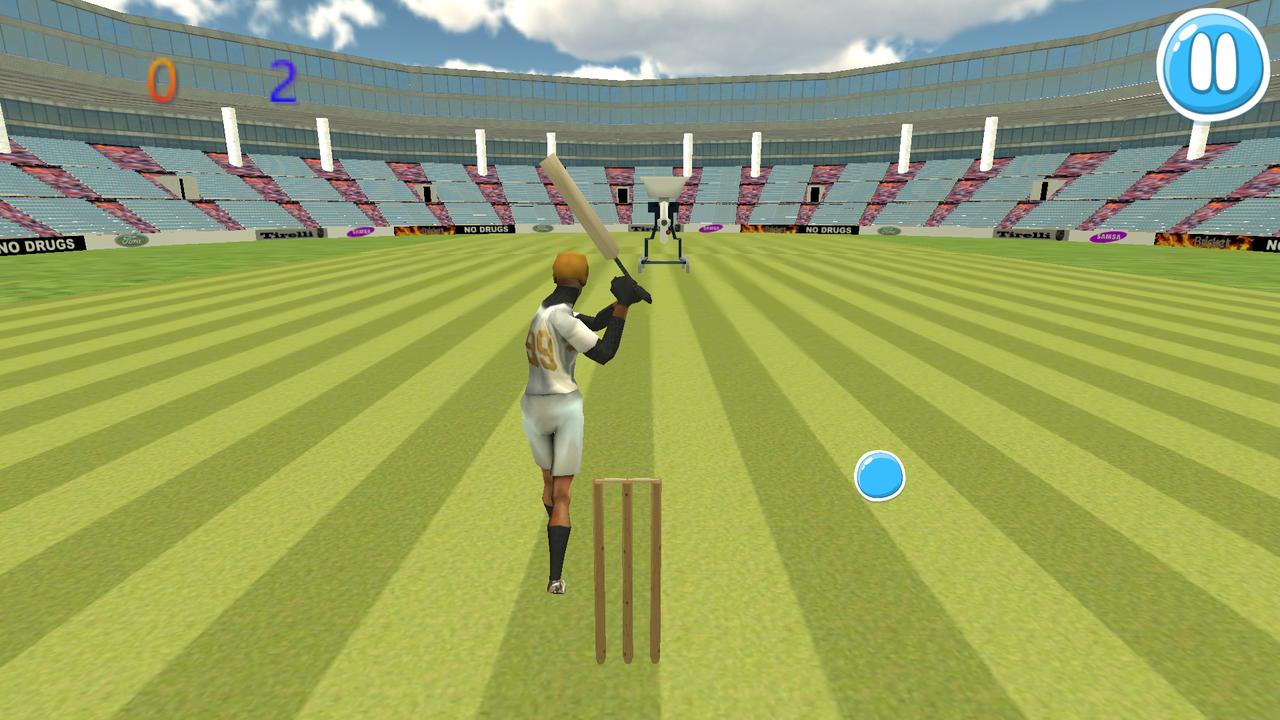Click the funnel feeder on the bowling machine
The image size is (1280, 720).
(663, 186)
